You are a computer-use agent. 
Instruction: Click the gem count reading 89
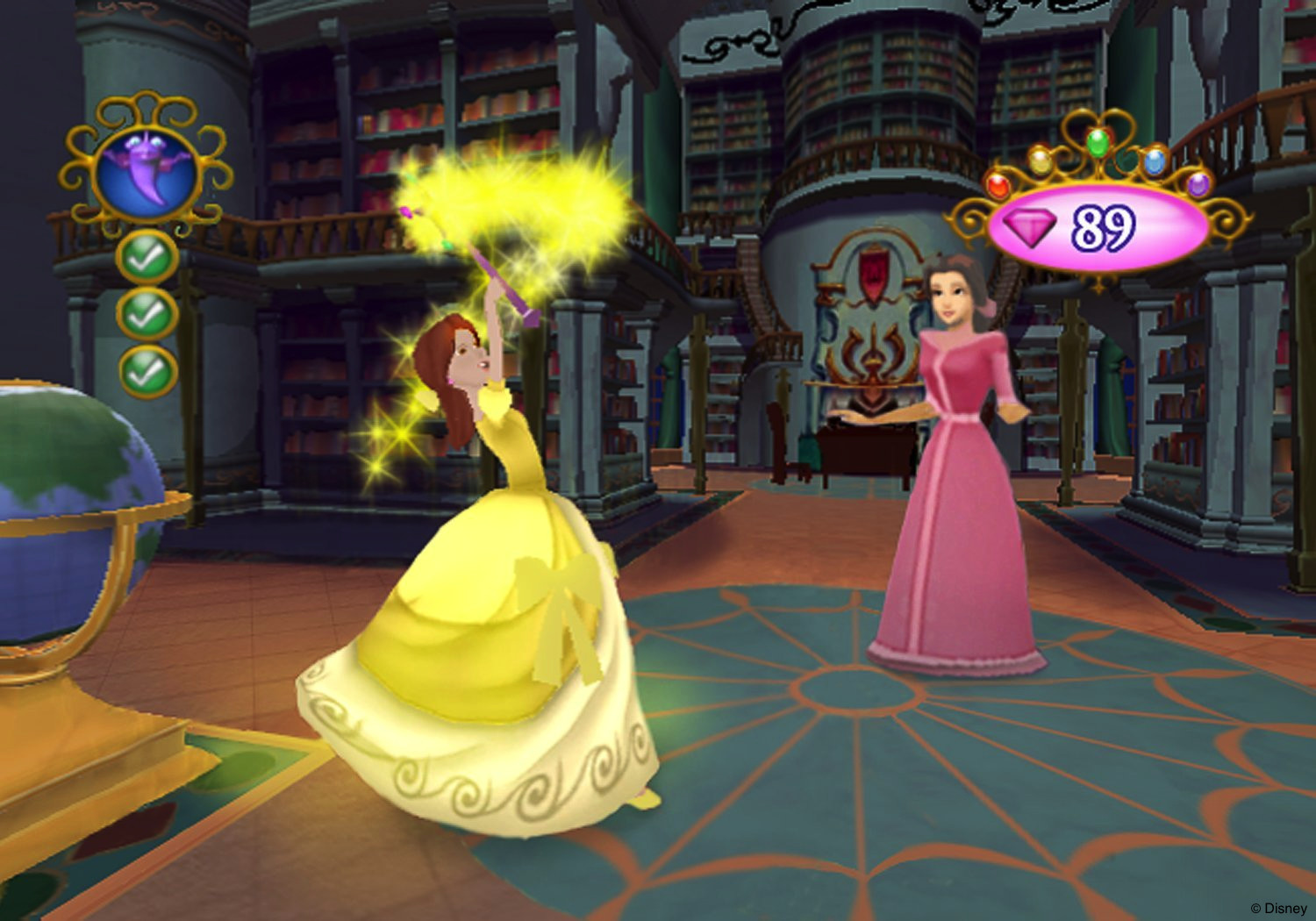1104,225
